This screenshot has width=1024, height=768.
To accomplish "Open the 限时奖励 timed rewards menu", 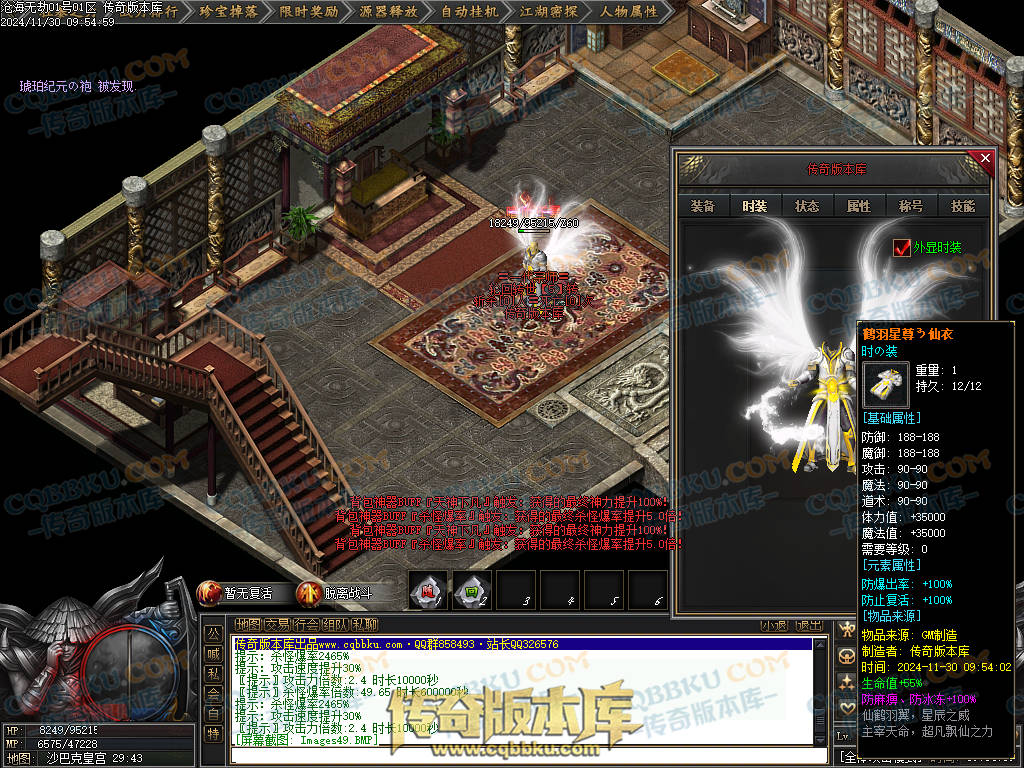I will (x=310, y=12).
